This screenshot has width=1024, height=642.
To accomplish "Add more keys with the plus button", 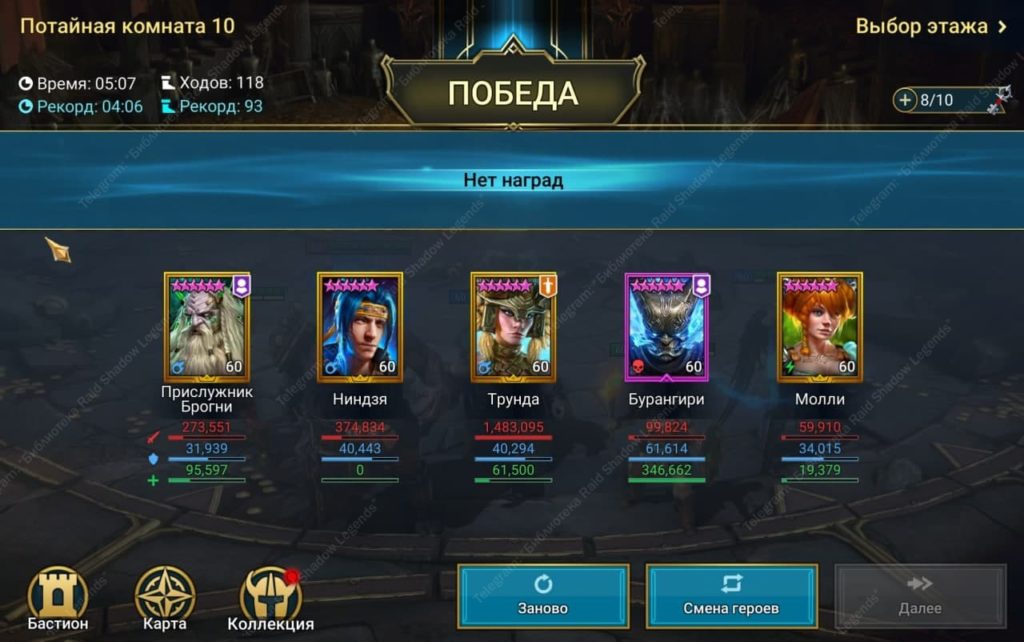I will (906, 100).
